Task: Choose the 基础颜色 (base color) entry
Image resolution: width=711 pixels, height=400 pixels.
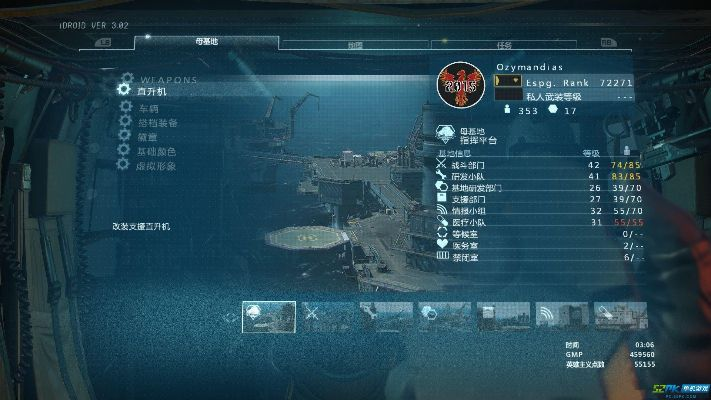Action: click(155, 151)
